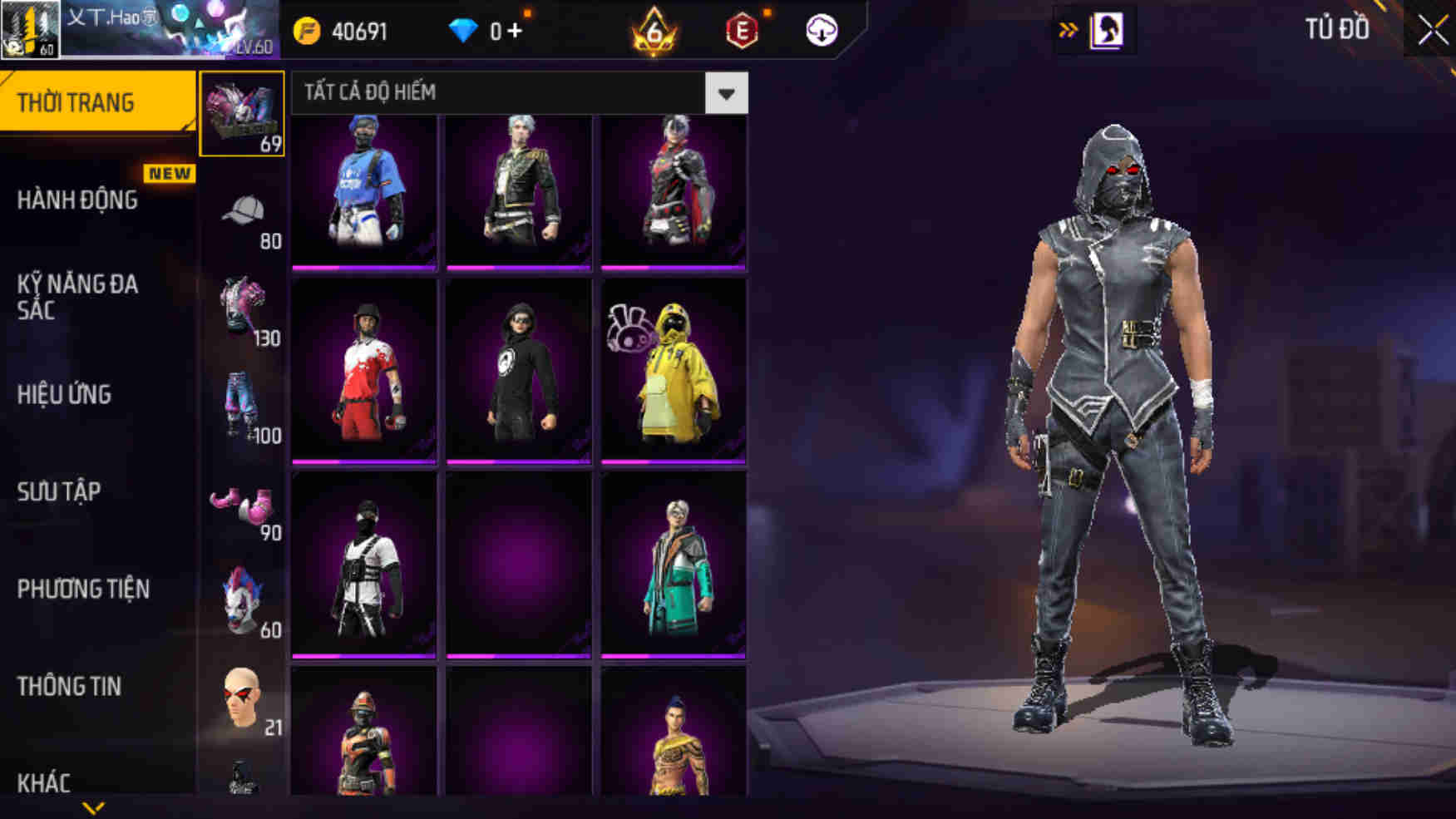This screenshot has width=1456, height=819.
Task: Switch to the HÀNH ĐỘNG tab
Action: 79,200
